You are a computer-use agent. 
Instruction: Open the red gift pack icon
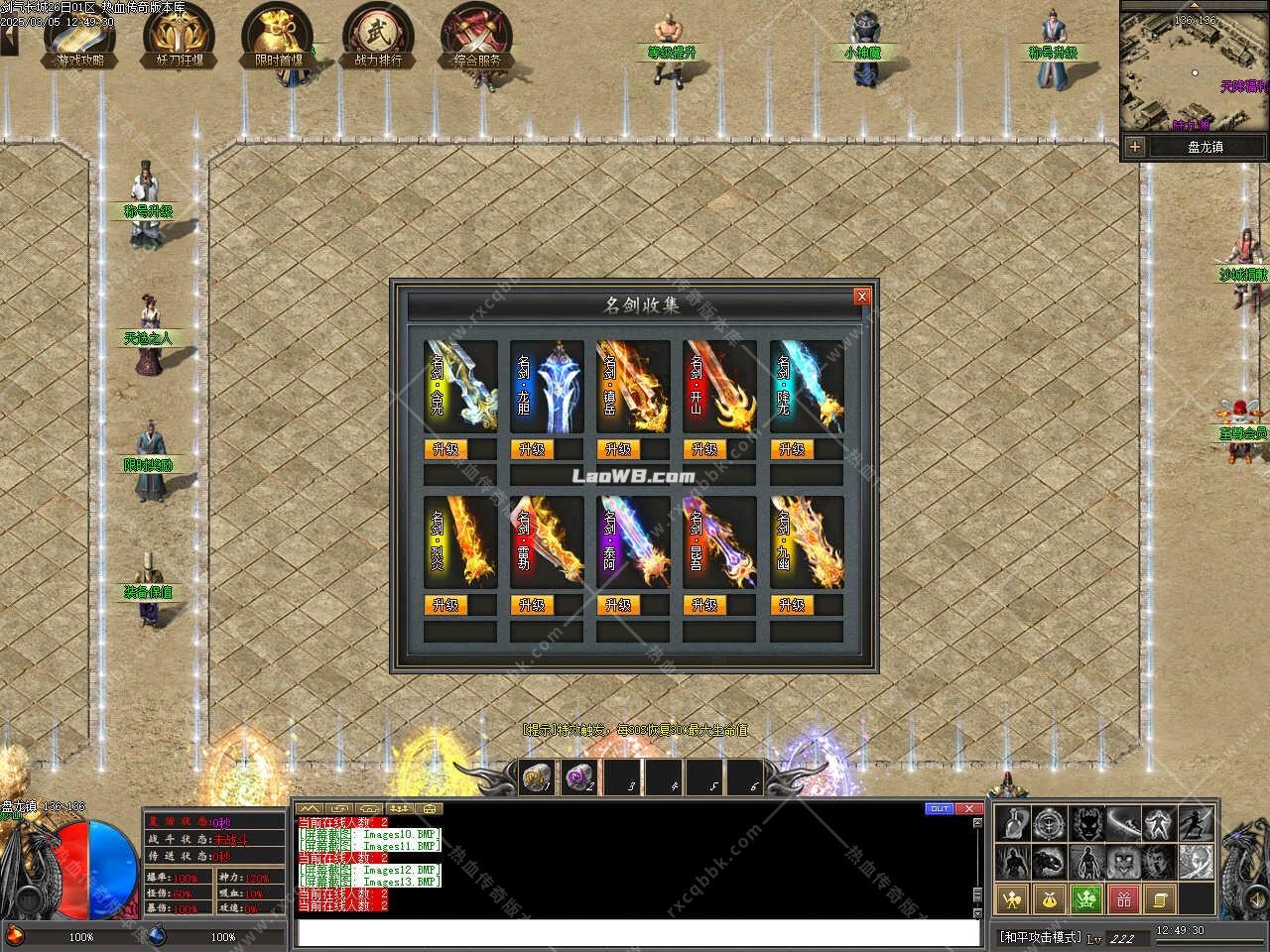(1125, 899)
